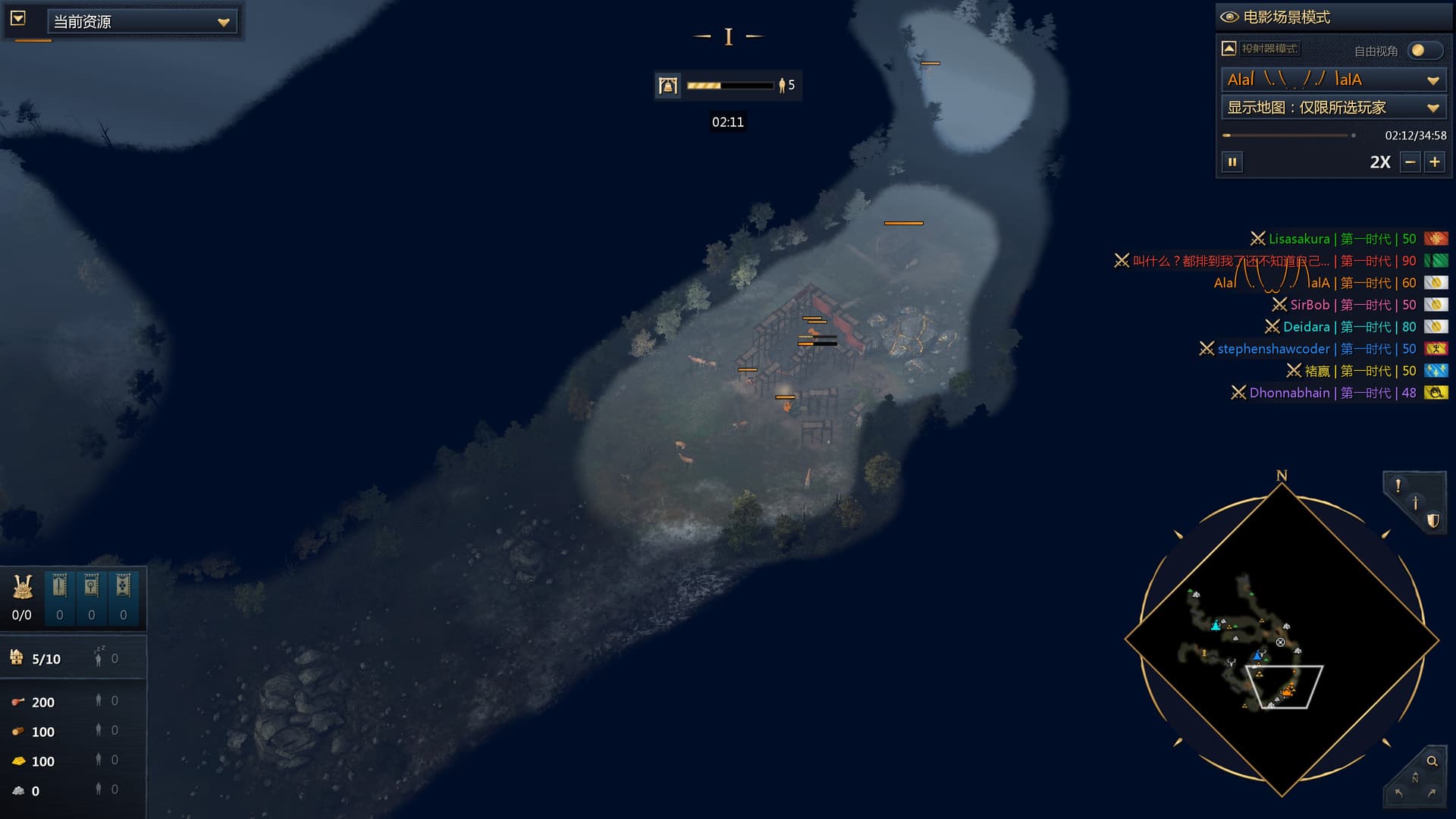Screen dimensions: 1456x819
Task: Click the villager production queue icon
Action: coord(668,86)
